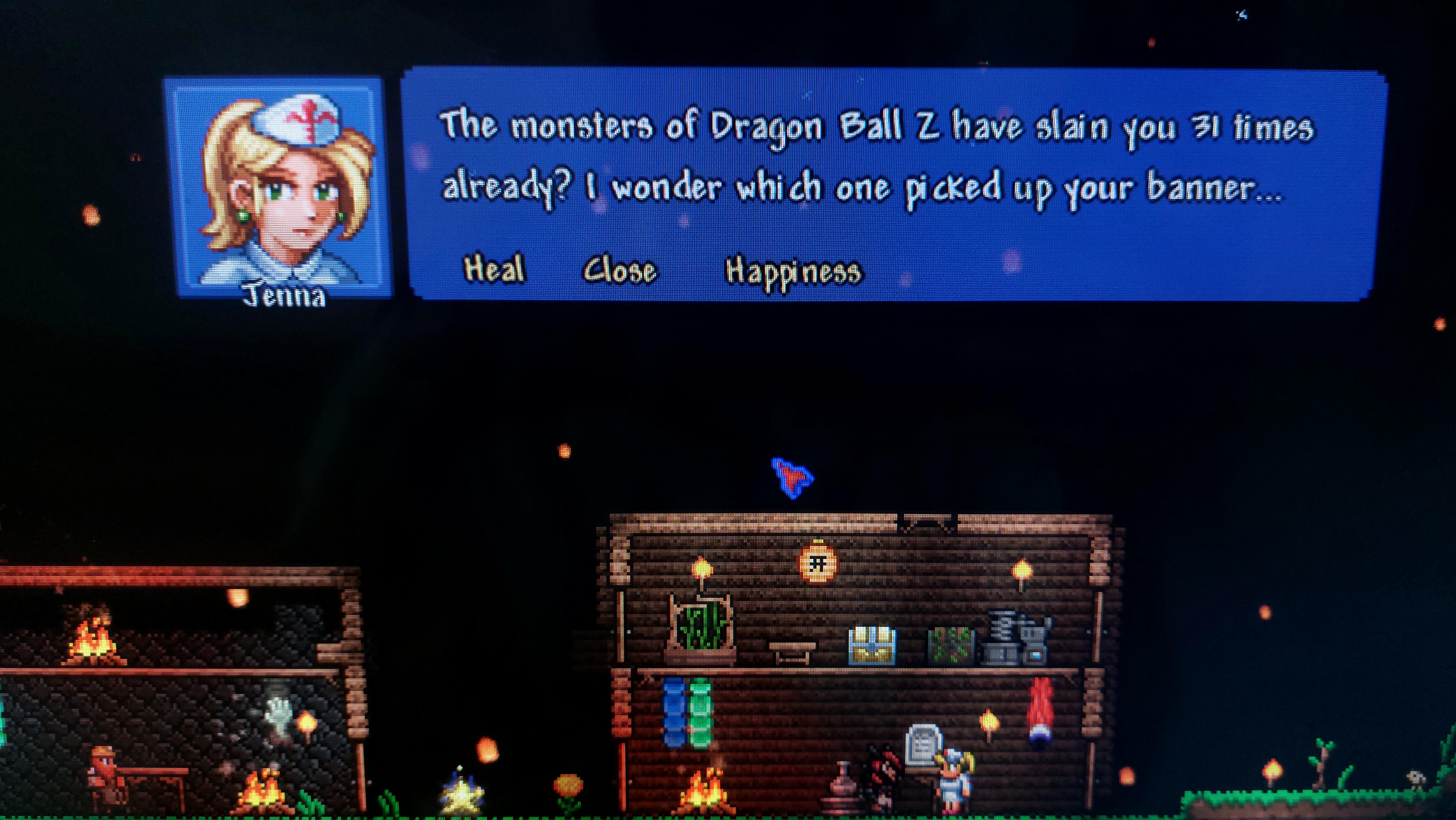Close the dialogue with Jenna
1456x820 pixels.
click(x=620, y=270)
